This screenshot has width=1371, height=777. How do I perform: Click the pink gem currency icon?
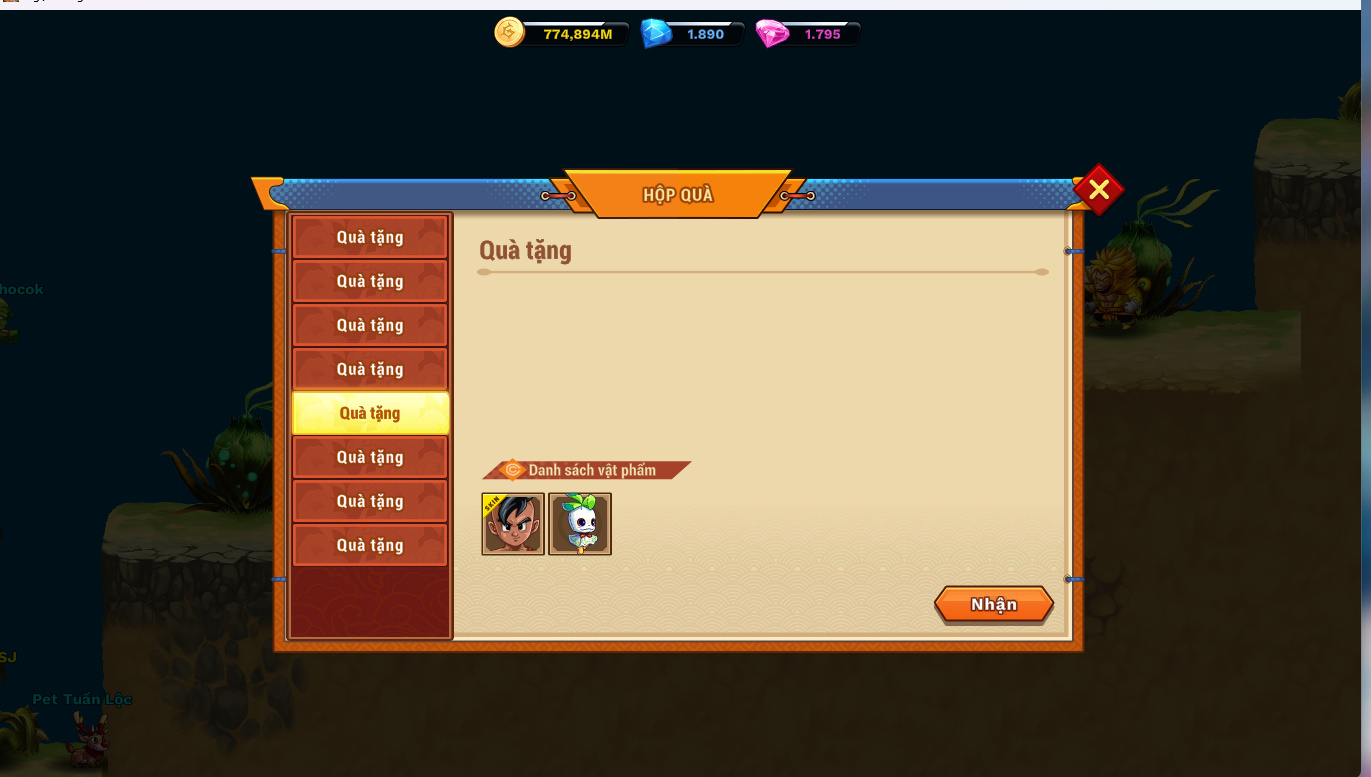pos(772,34)
